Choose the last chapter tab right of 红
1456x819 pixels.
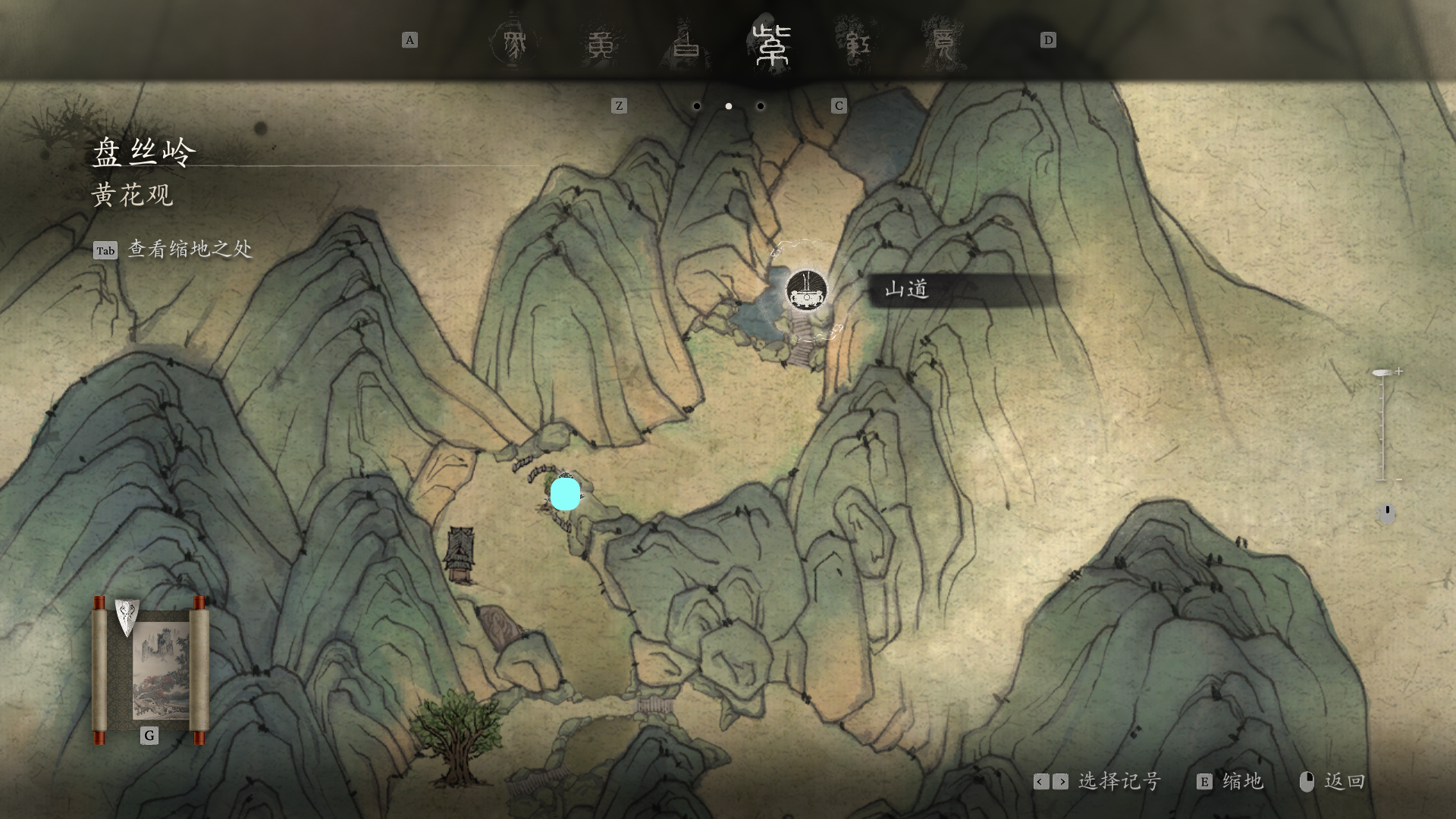[x=943, y=44]
